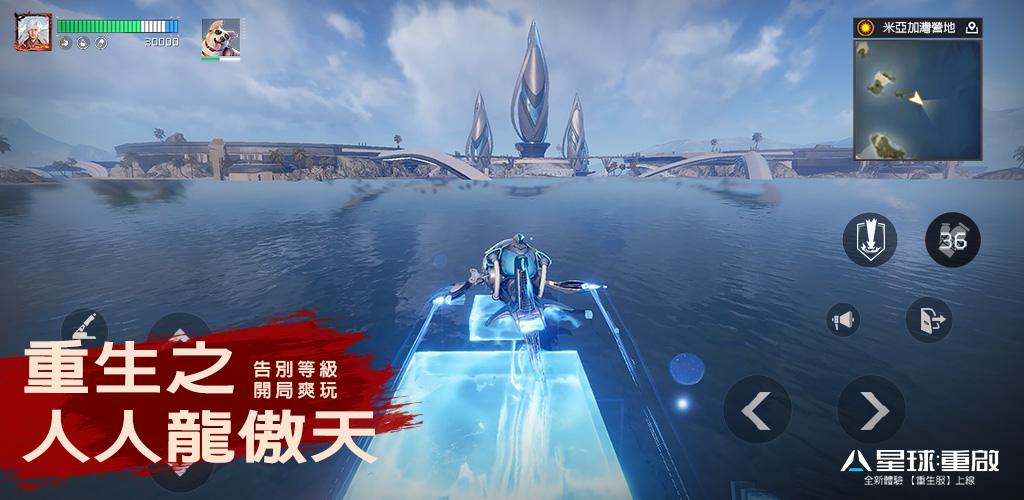Steer right with the right arrow button
This screenshot has width=1024, height=500.
point(871,409)
